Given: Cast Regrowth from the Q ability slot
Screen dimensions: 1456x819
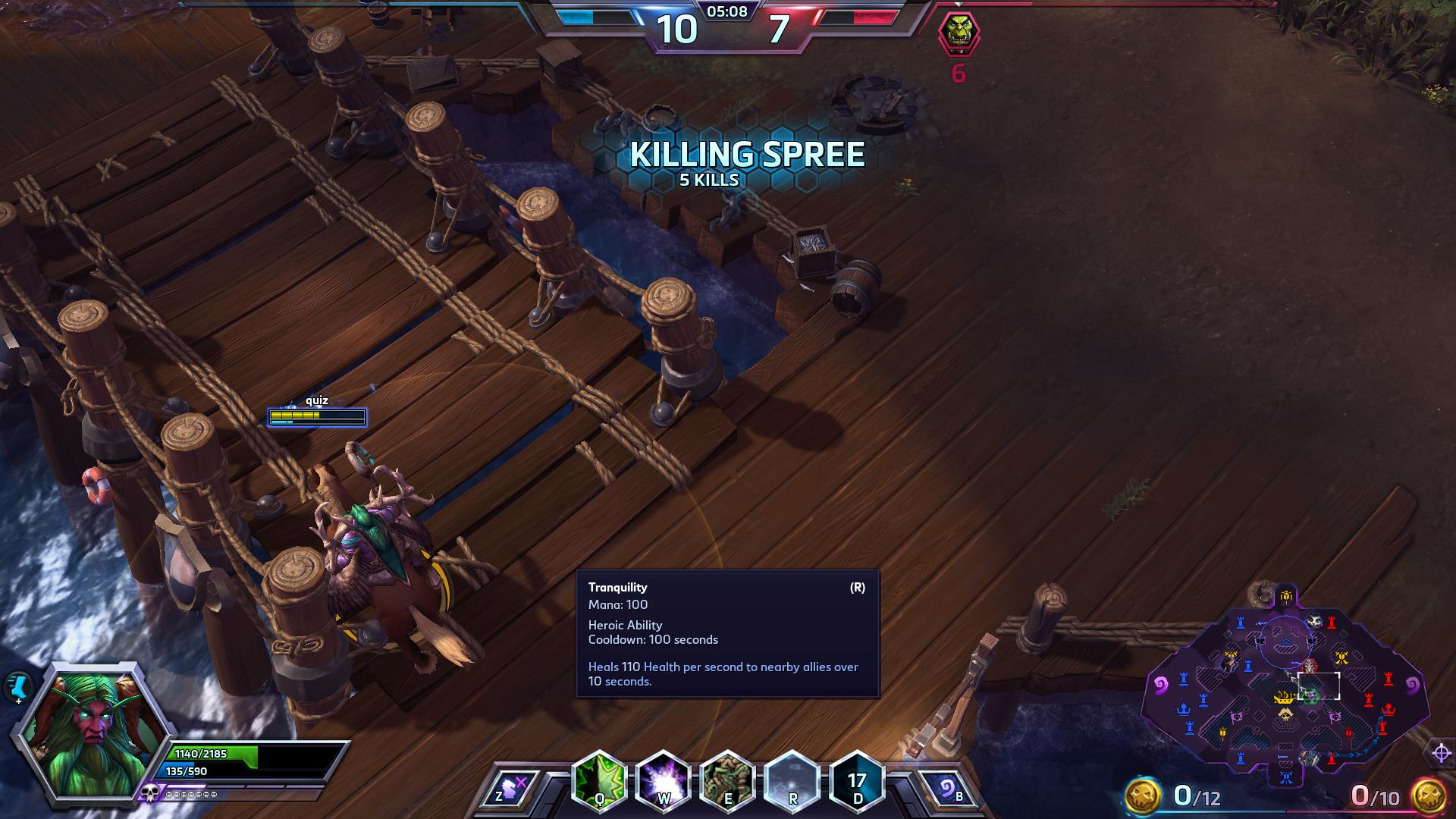Looking at the screenshot, I should [x=600, y=780].
